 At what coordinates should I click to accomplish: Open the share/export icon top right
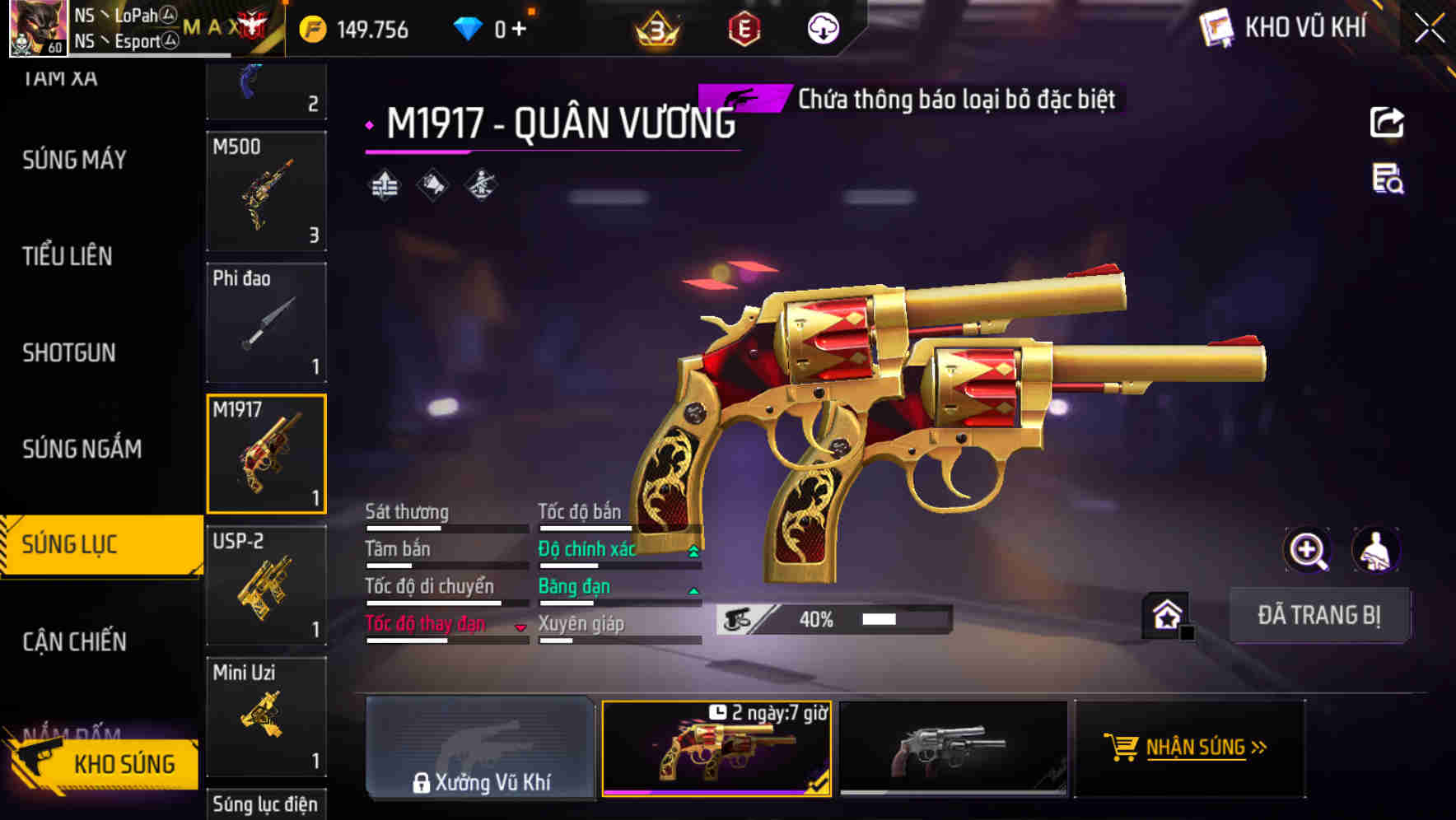click(x=1388, y=122)
